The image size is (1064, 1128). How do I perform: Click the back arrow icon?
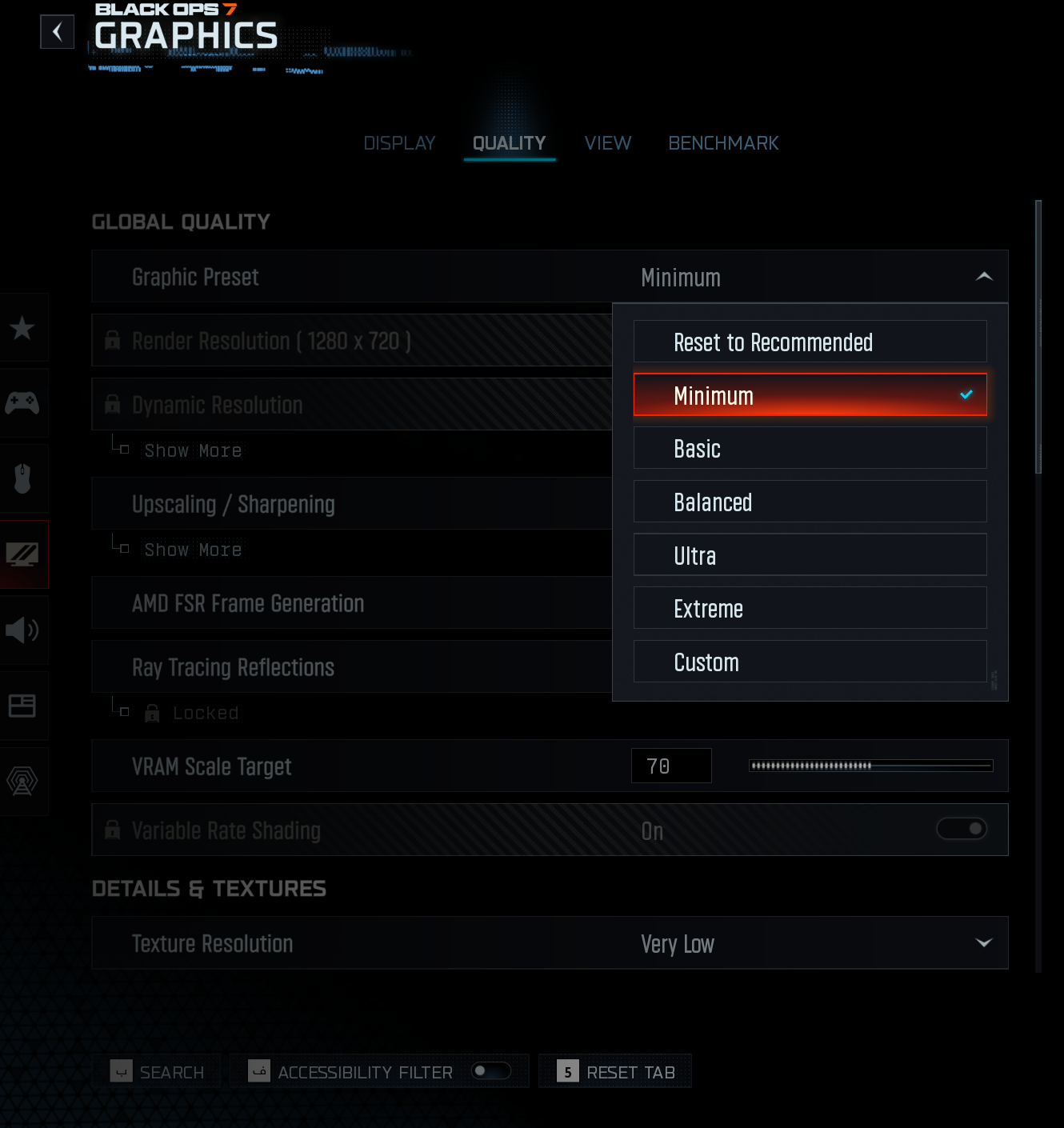pos(57,32)
